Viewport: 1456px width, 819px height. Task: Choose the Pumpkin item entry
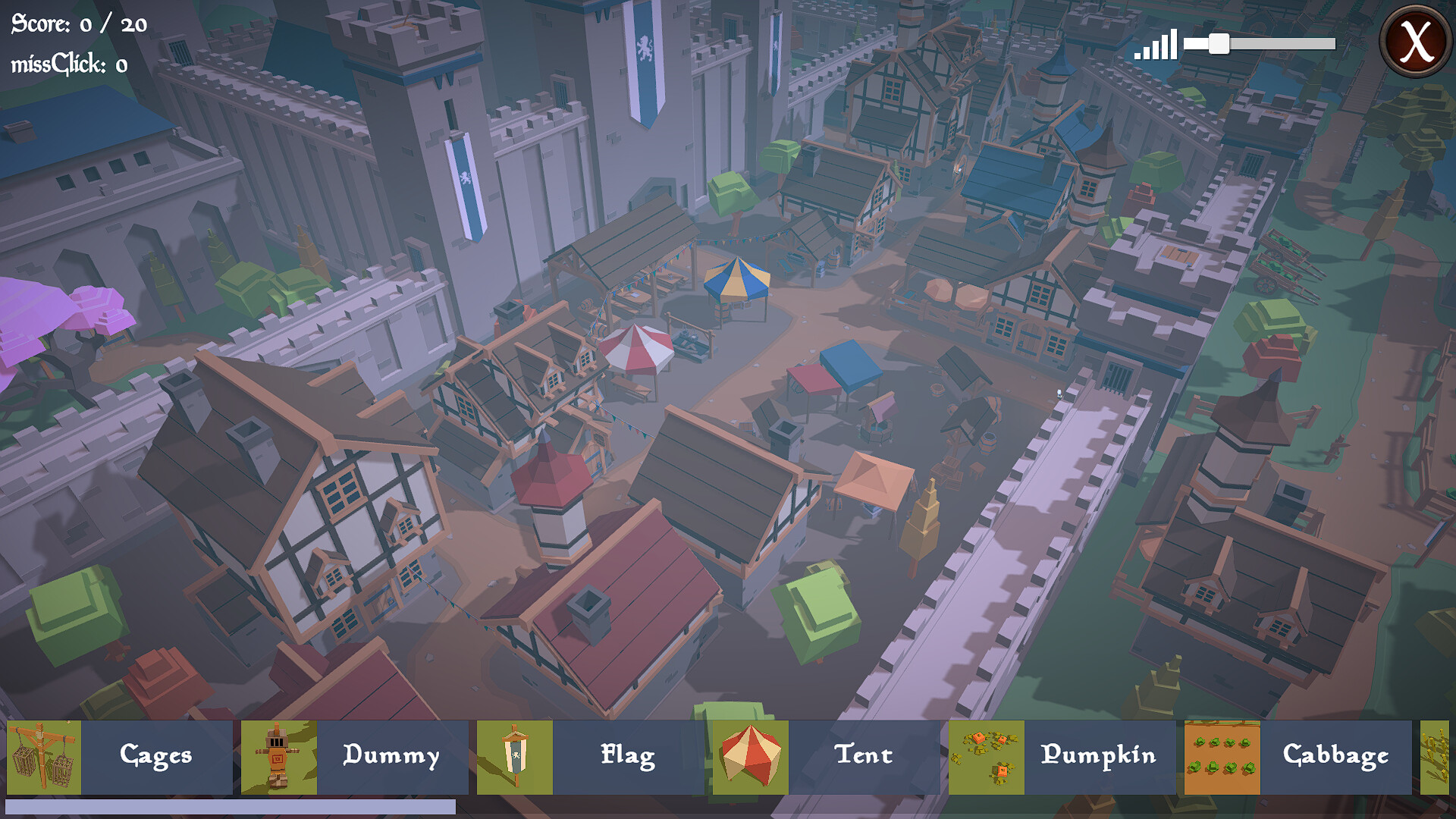(x=1099, y=756)
